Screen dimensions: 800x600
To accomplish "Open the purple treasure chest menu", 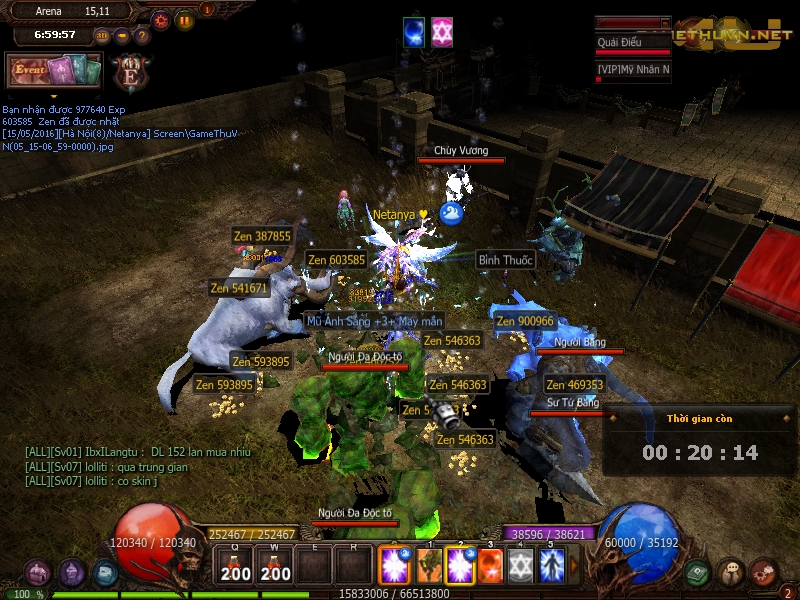I will pos(37,573).
